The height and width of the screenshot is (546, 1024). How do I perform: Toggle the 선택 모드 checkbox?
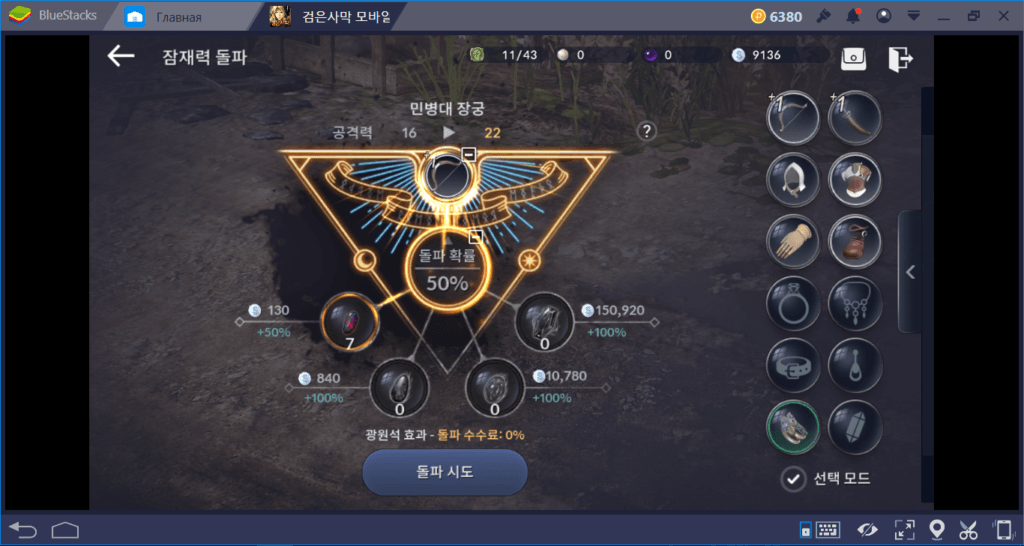(x=794, y=479)
